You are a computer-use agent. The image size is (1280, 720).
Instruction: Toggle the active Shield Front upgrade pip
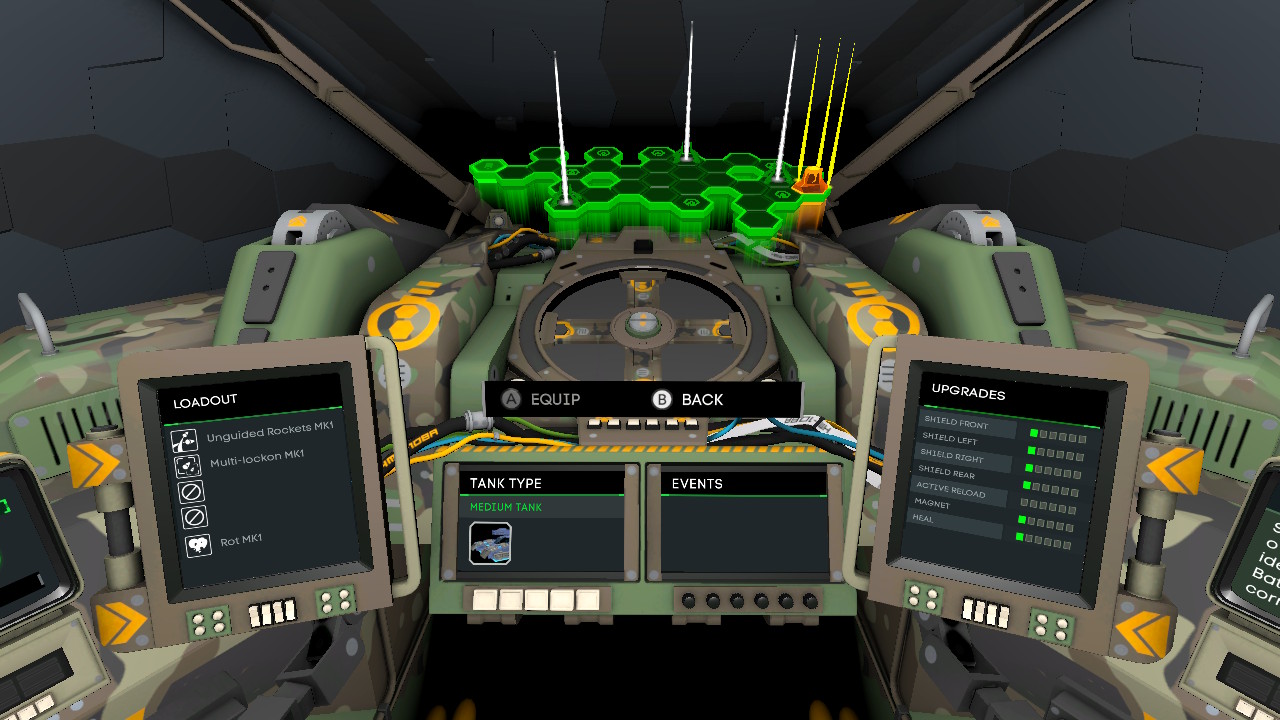click(x=1032, y=434)
